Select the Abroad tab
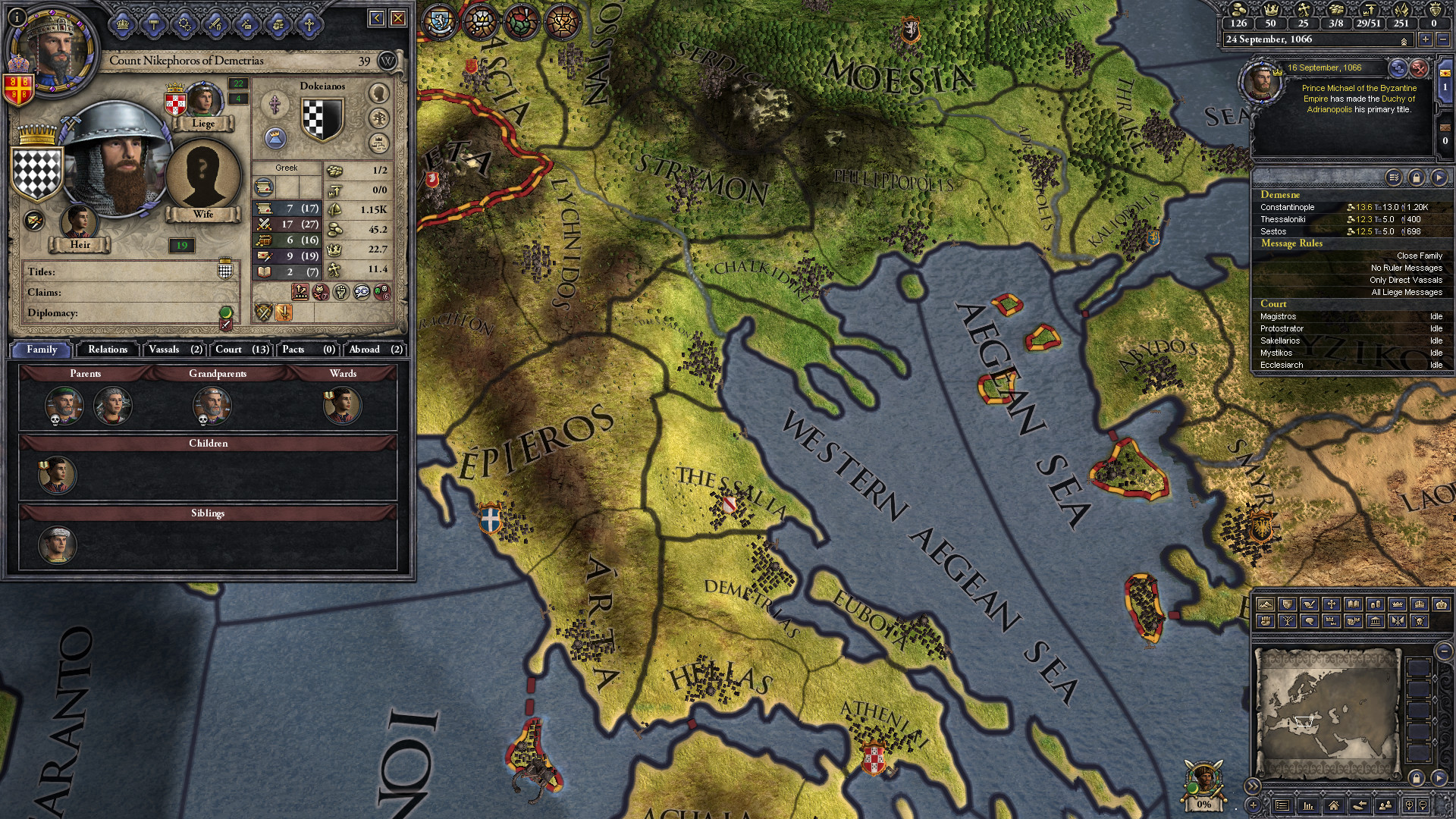 [x=375, y=350]
